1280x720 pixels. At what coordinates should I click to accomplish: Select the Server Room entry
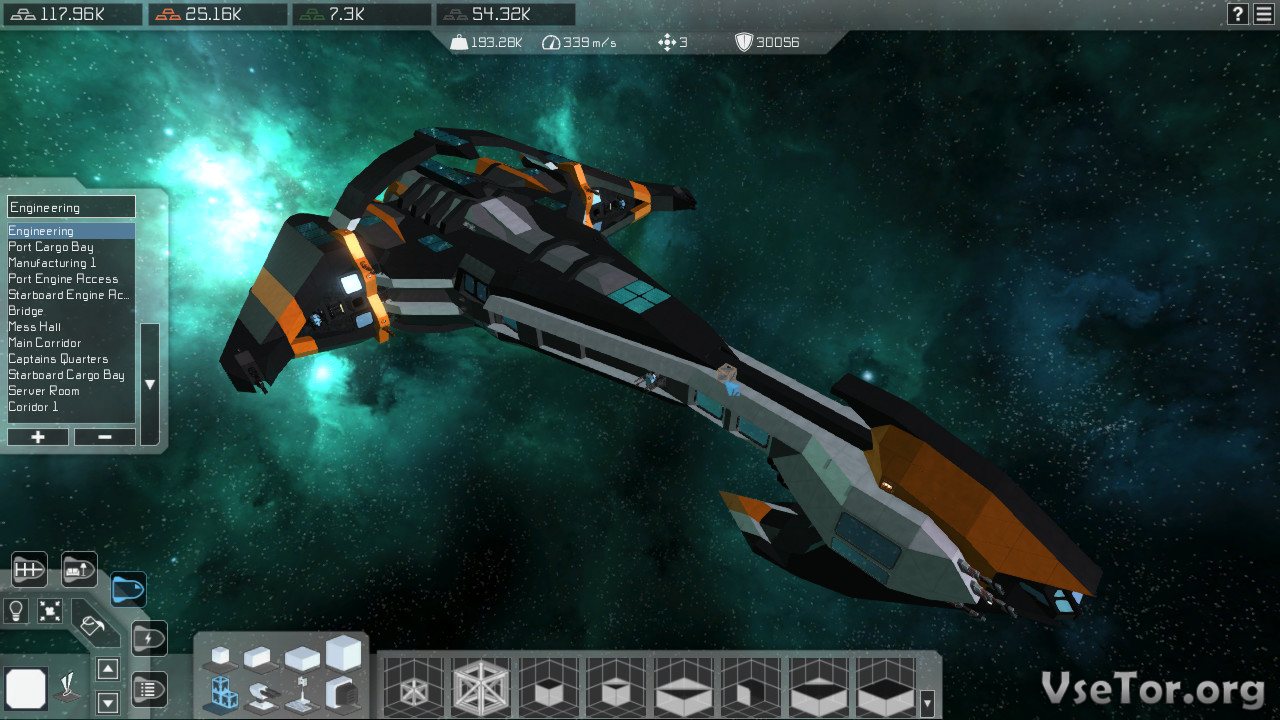point(44,391)
